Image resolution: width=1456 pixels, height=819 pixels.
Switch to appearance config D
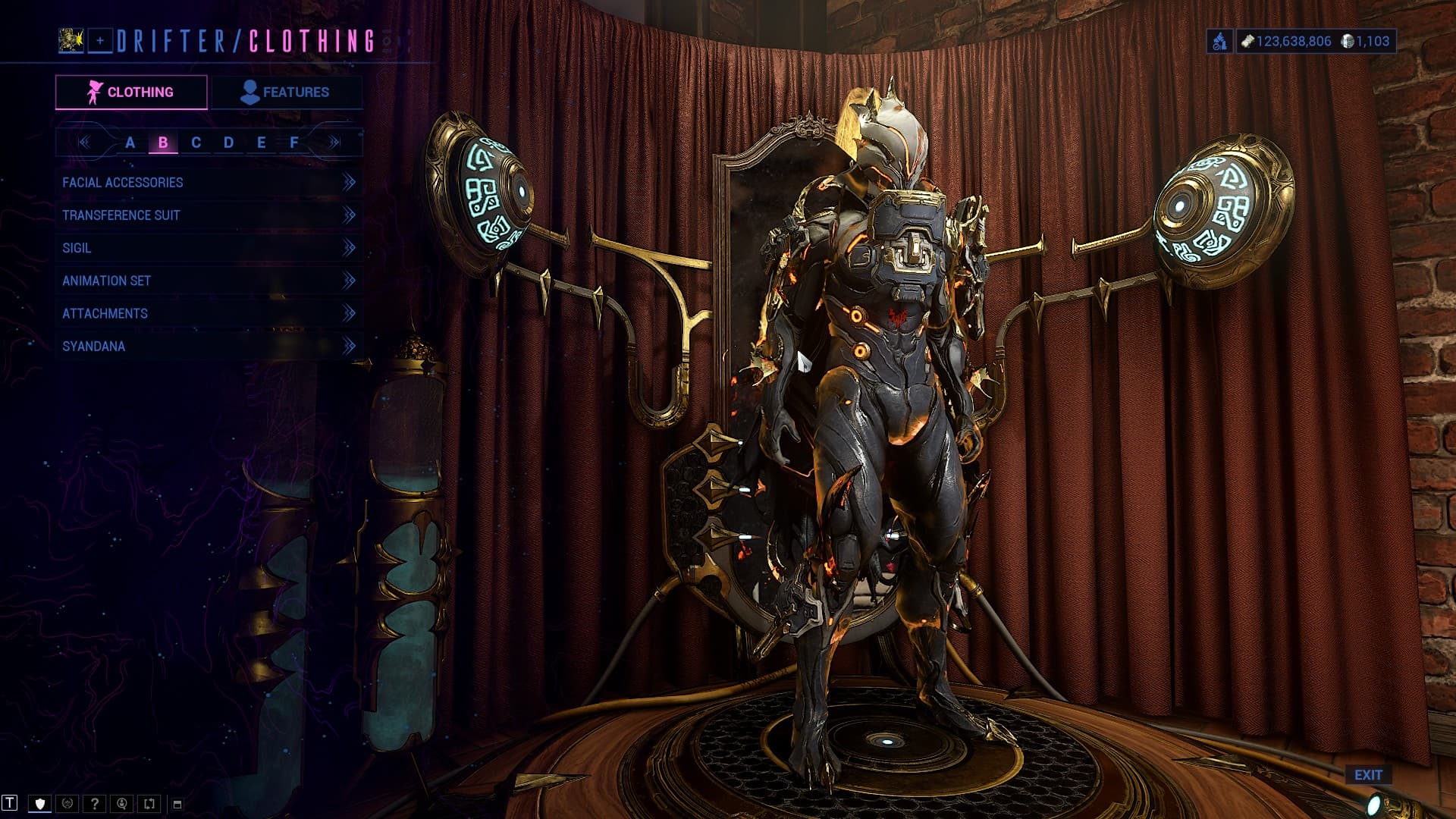(228, 143)
